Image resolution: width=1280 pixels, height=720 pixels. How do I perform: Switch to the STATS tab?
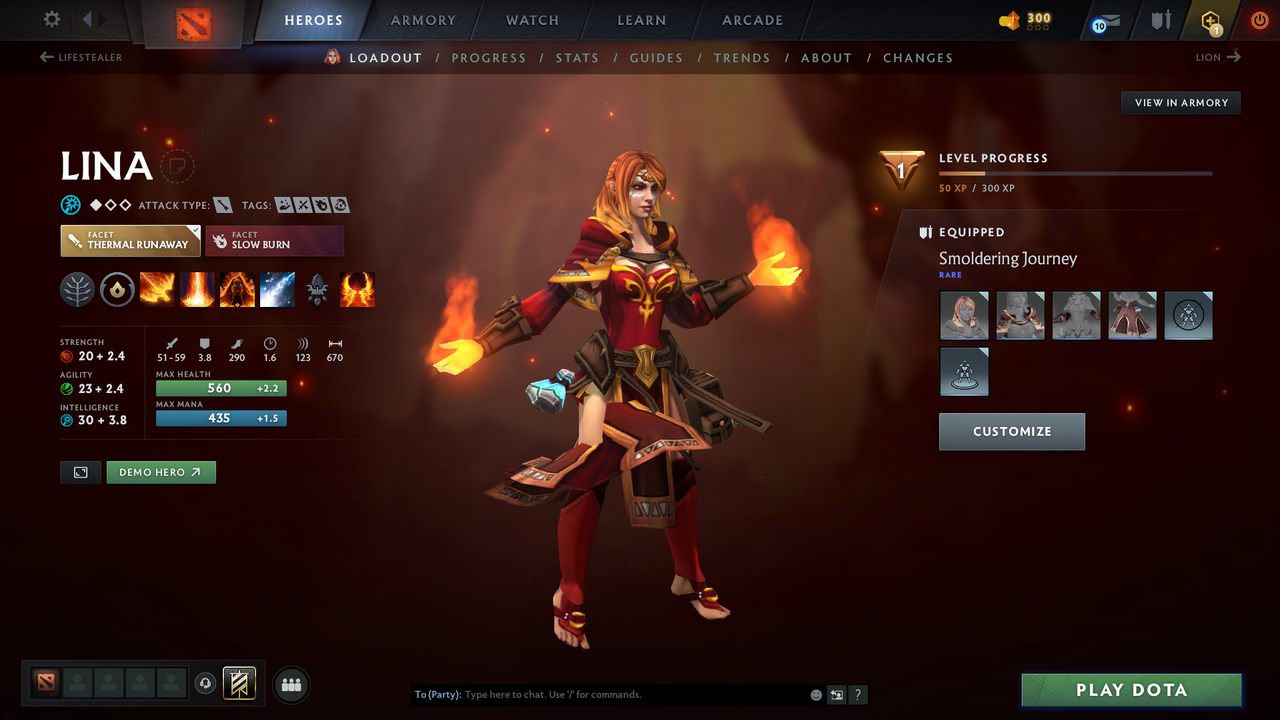tap(577, 58)
